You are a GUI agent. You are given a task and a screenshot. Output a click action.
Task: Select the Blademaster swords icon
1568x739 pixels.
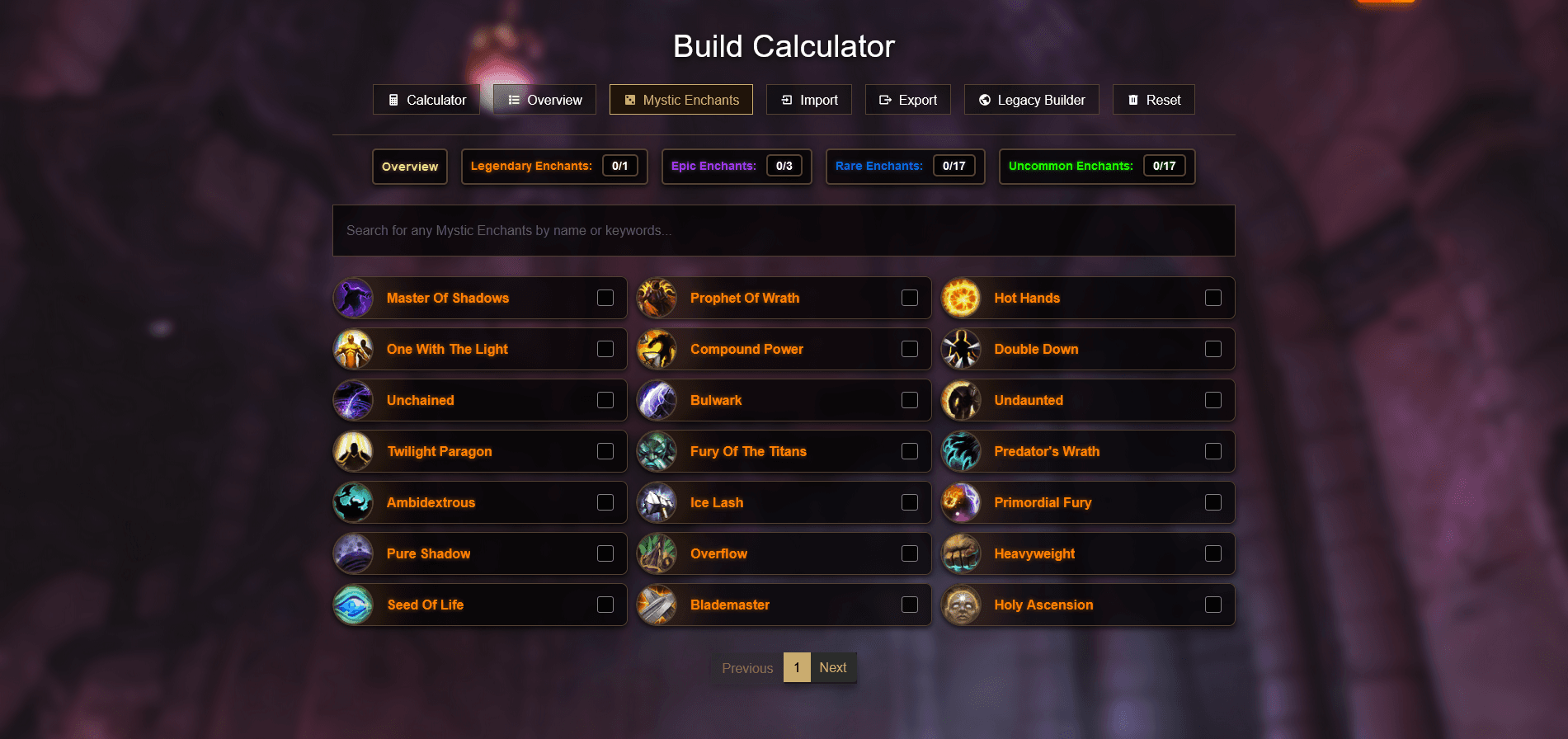[657, 605]
